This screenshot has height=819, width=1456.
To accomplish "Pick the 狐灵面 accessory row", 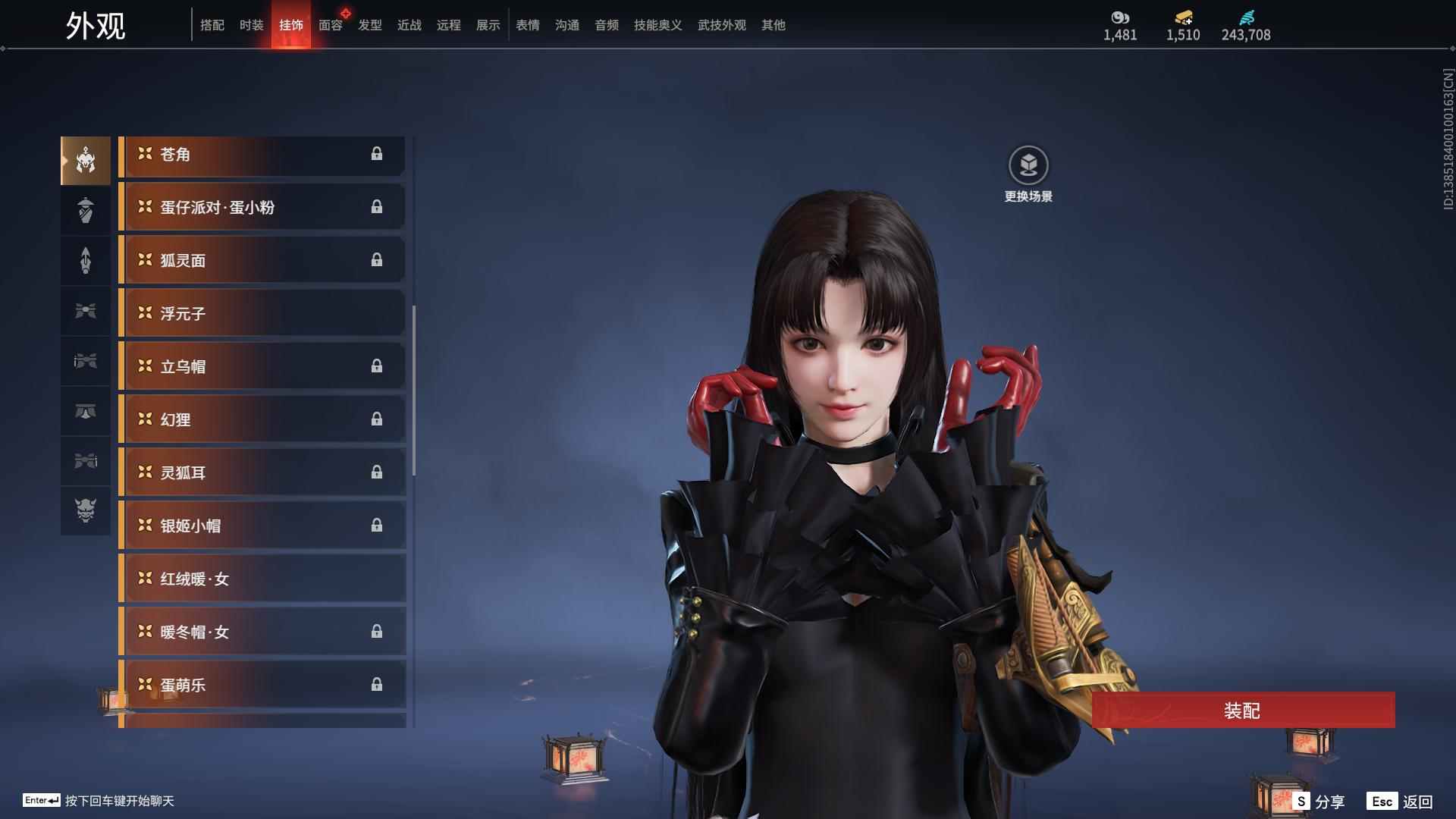I will click(x=262, y=260).
